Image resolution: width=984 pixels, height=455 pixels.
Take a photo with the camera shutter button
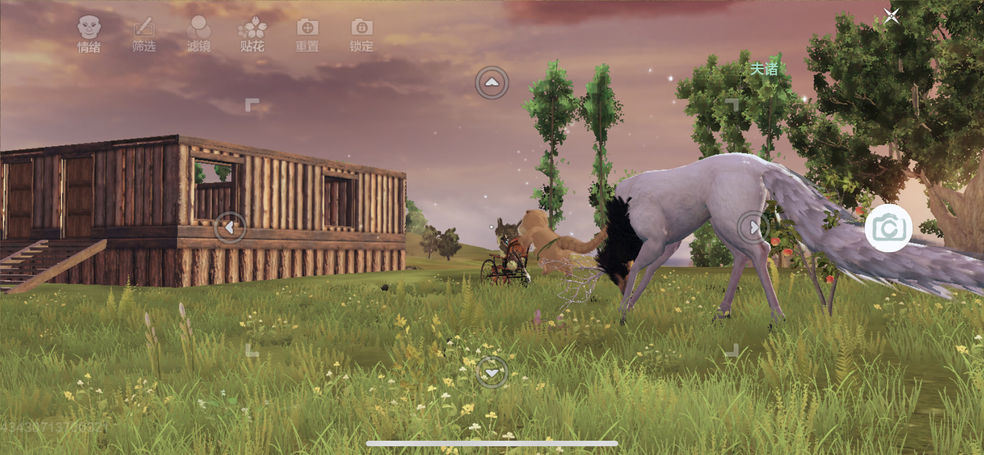pyautogui.click(x=888, y=228)
